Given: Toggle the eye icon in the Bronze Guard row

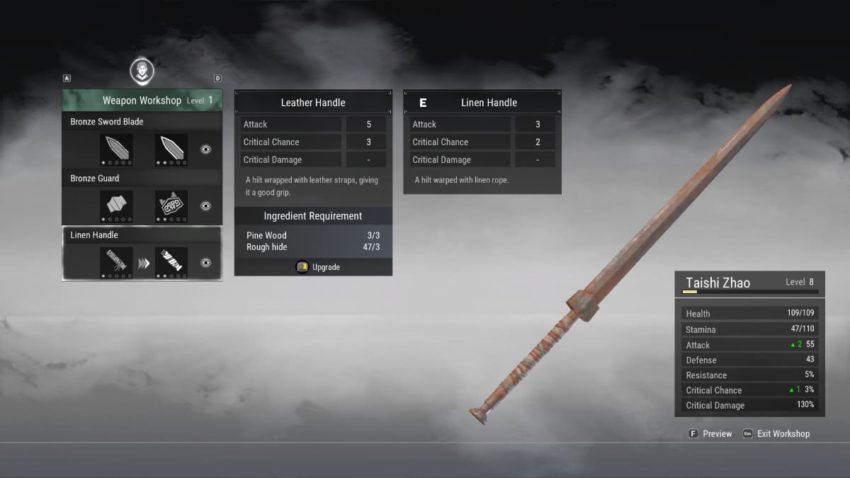Looking at the screenshot, I should pos(205,206).
